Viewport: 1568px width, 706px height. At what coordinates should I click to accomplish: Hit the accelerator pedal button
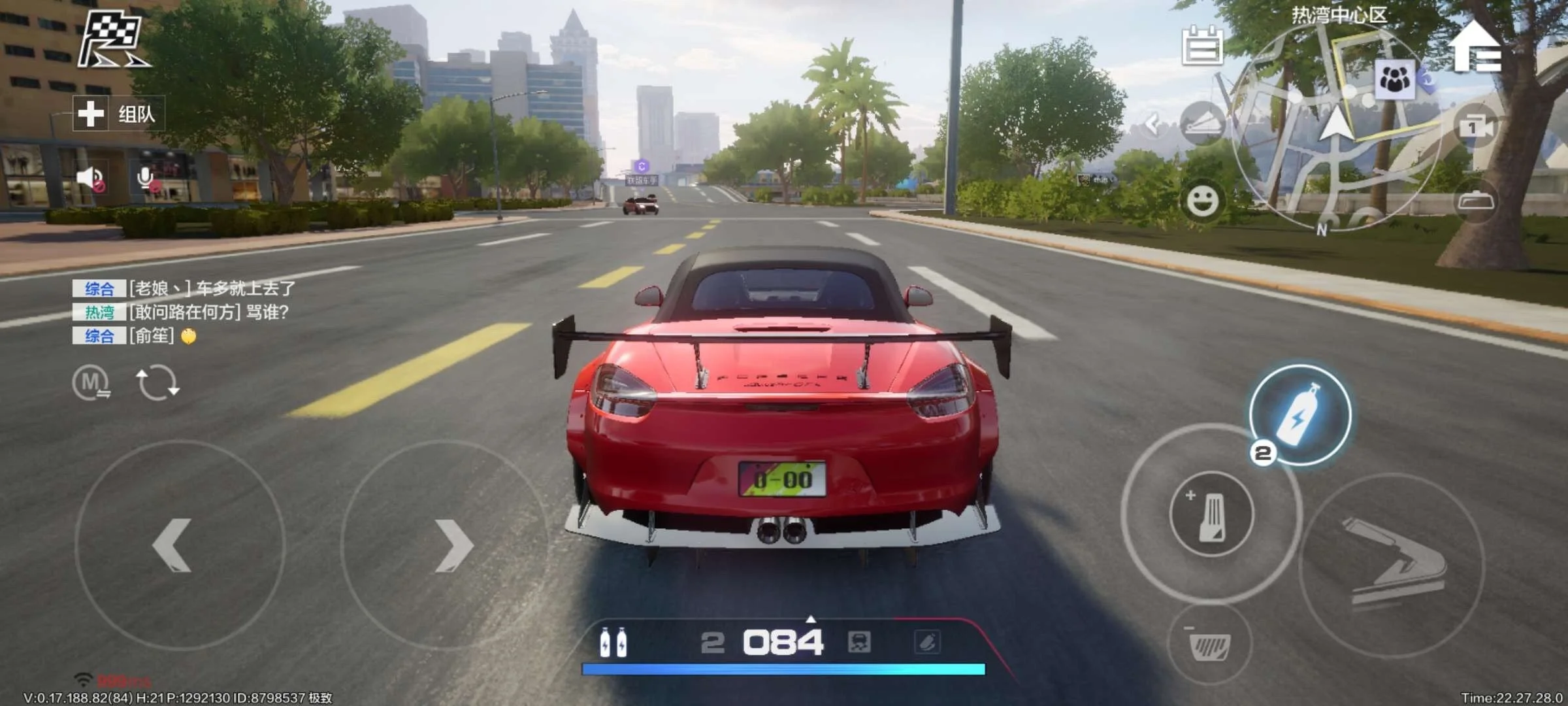coord(1211,514)
